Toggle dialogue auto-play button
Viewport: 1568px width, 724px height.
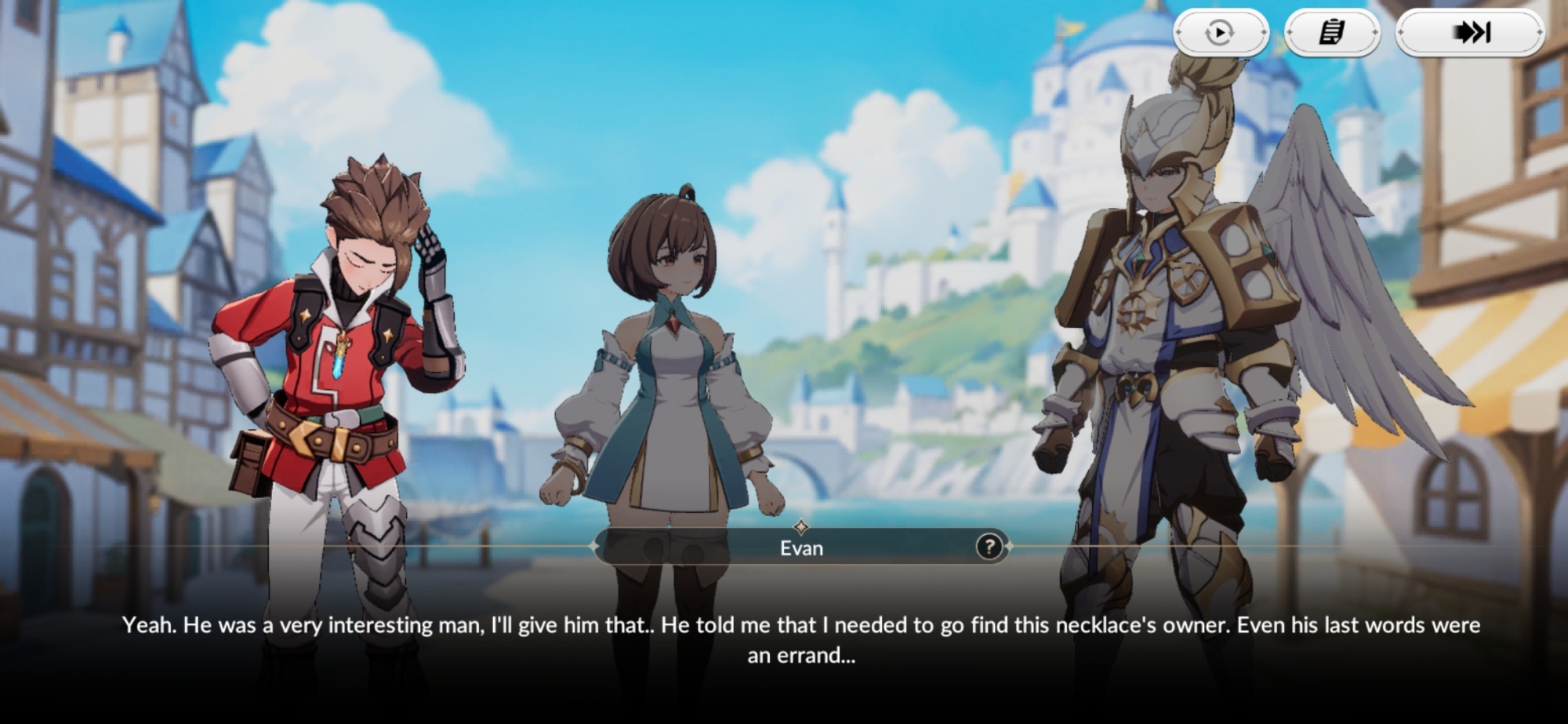[x=1220, y=33]
